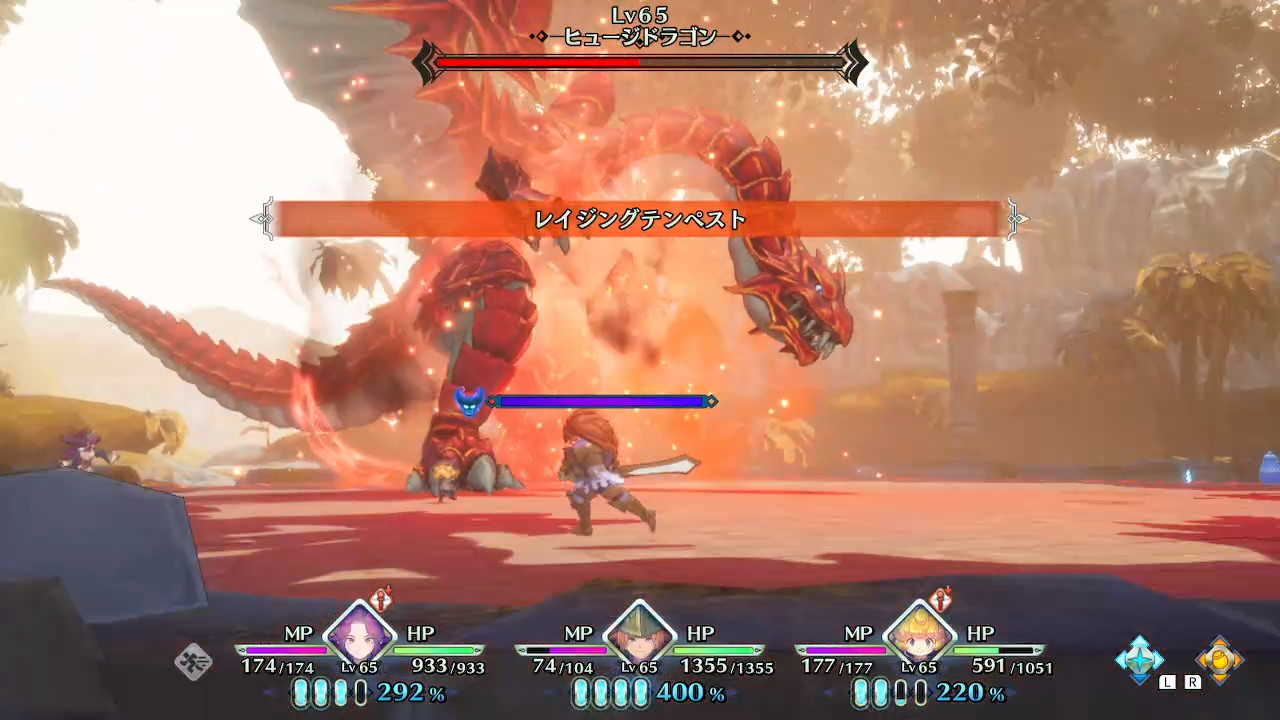Click the blue demon face break icon

470,399
